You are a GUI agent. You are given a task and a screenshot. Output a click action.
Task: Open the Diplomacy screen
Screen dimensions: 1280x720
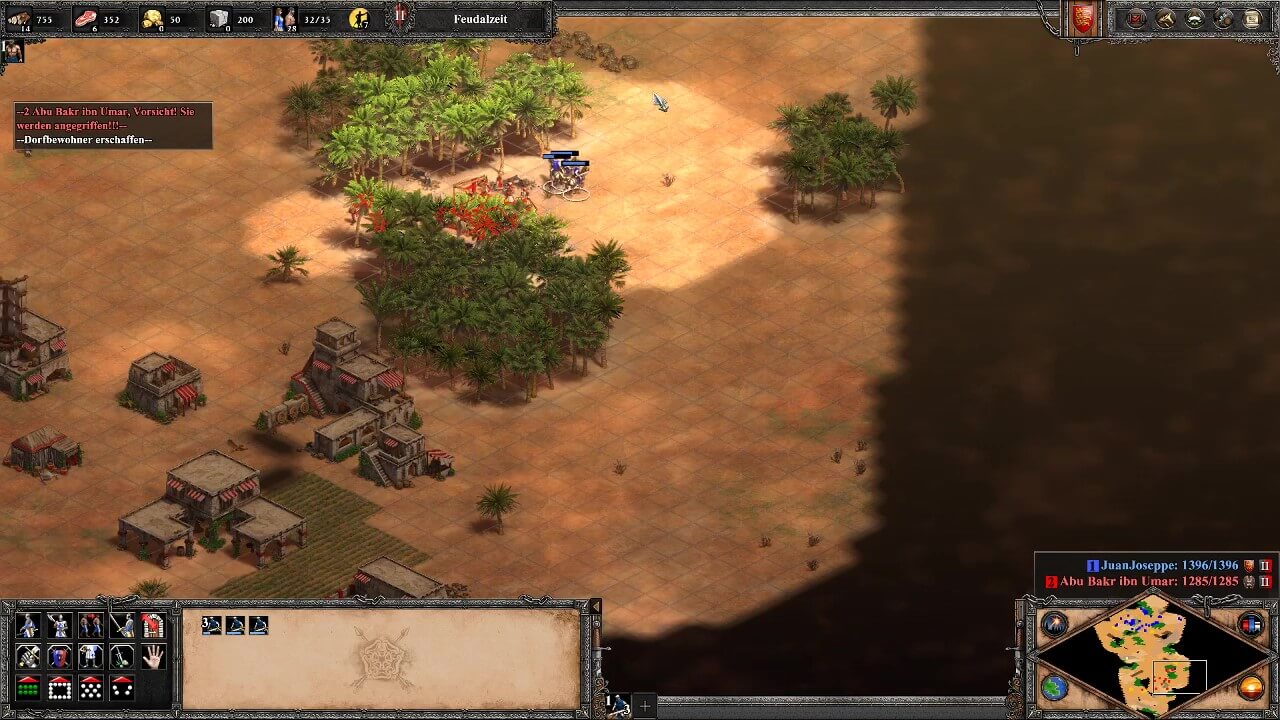click(x=1135, y=18)
